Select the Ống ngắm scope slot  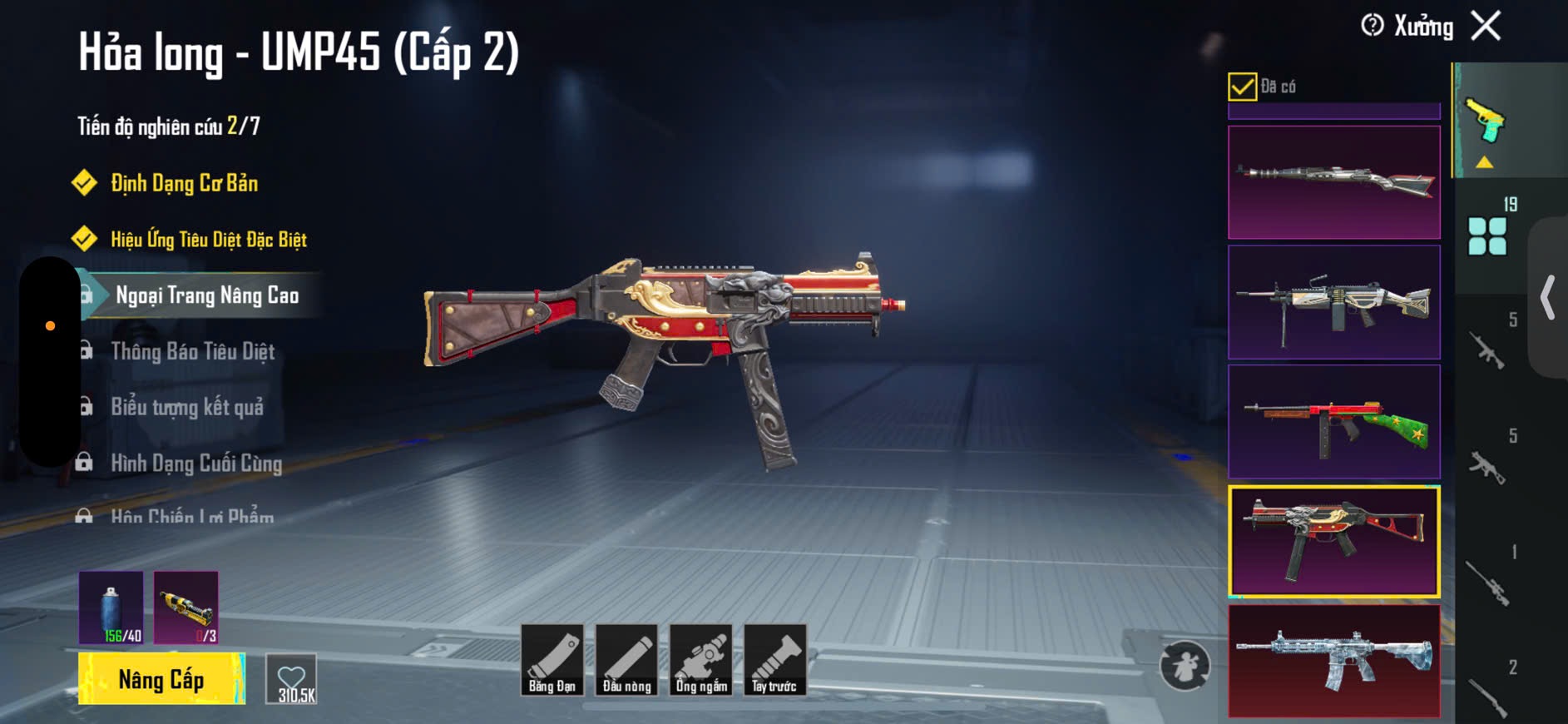tap(701, 660)
